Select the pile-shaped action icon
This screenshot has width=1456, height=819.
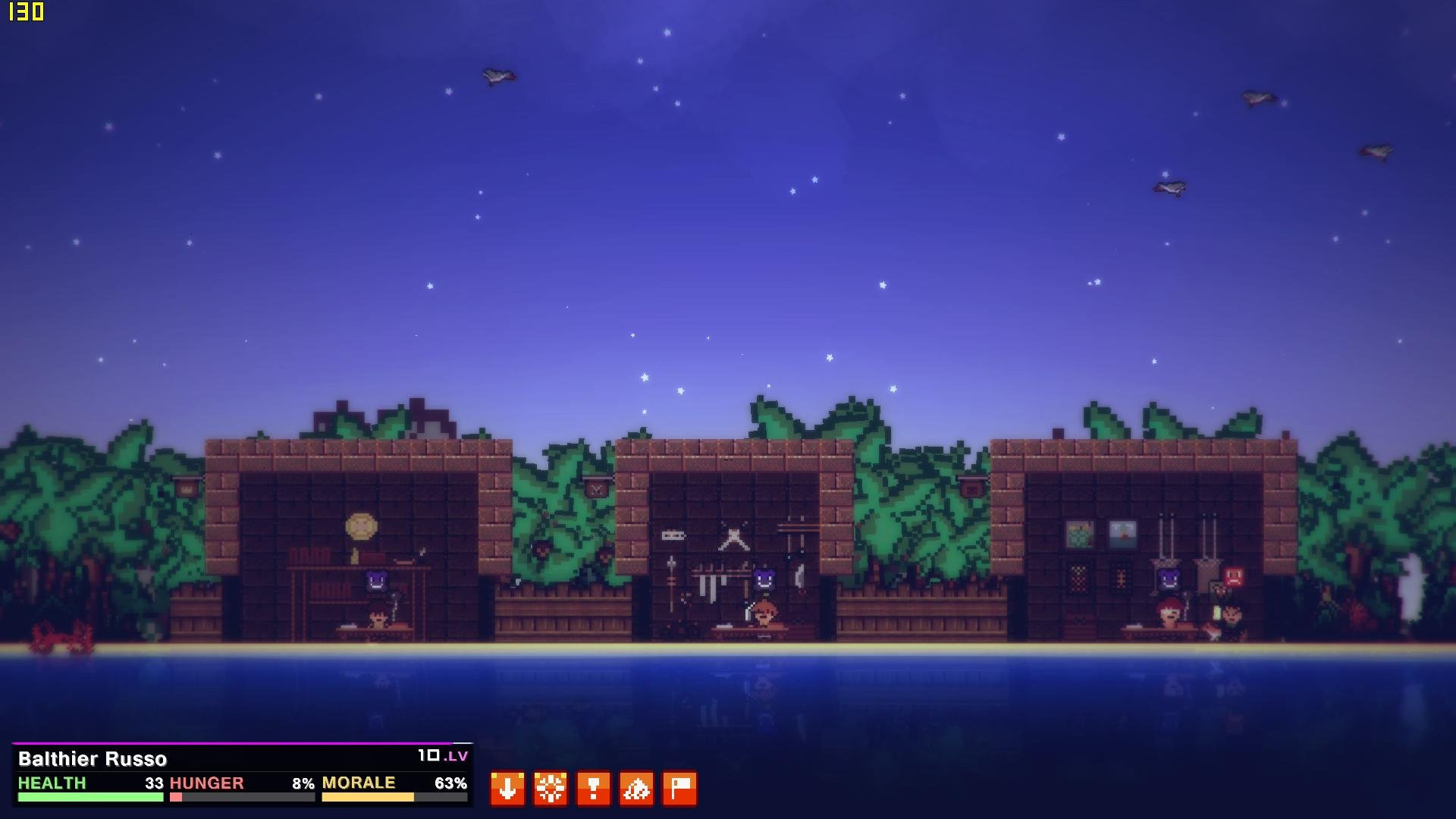point(637,789)
